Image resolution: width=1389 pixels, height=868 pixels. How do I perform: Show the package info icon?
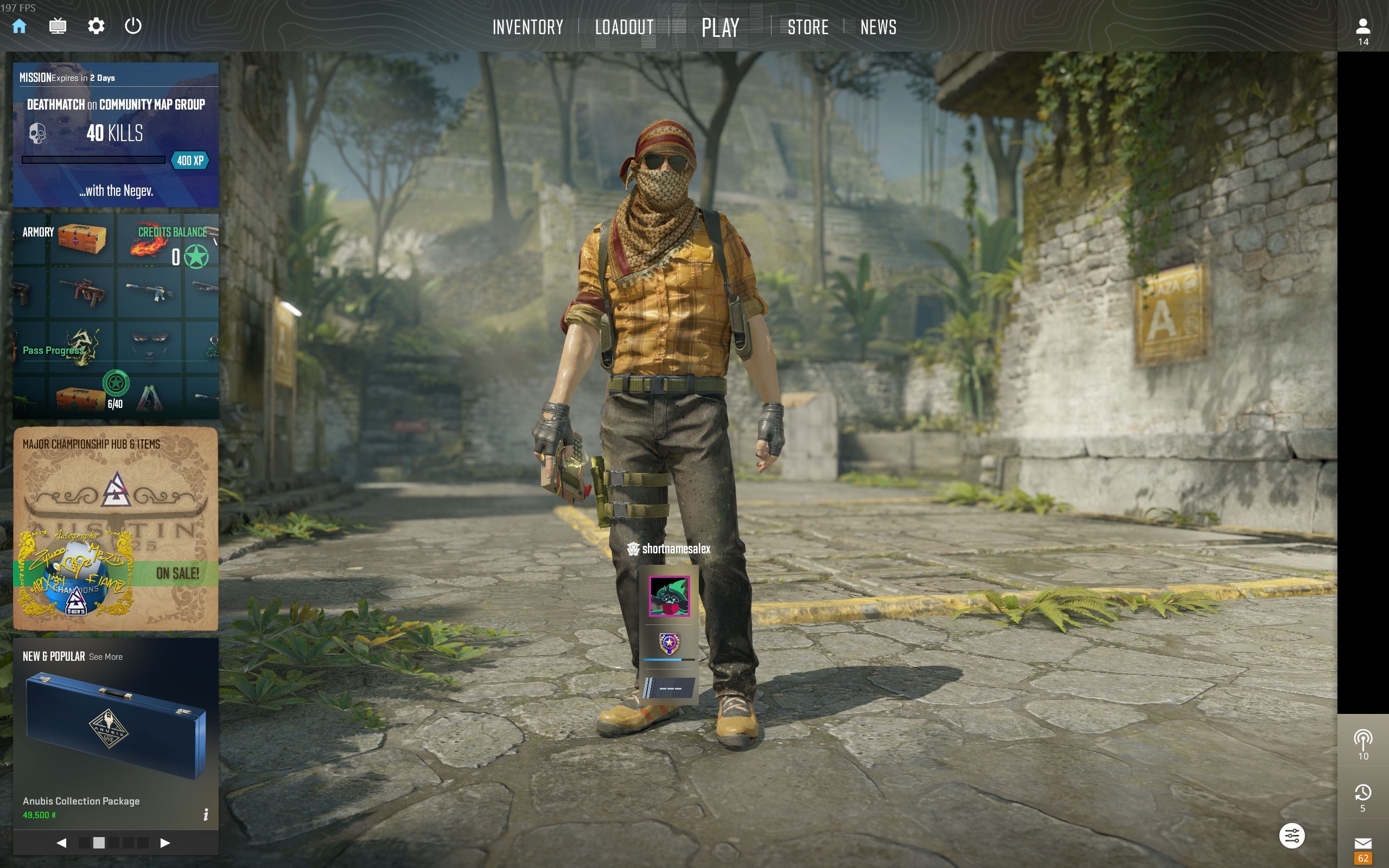206,814
